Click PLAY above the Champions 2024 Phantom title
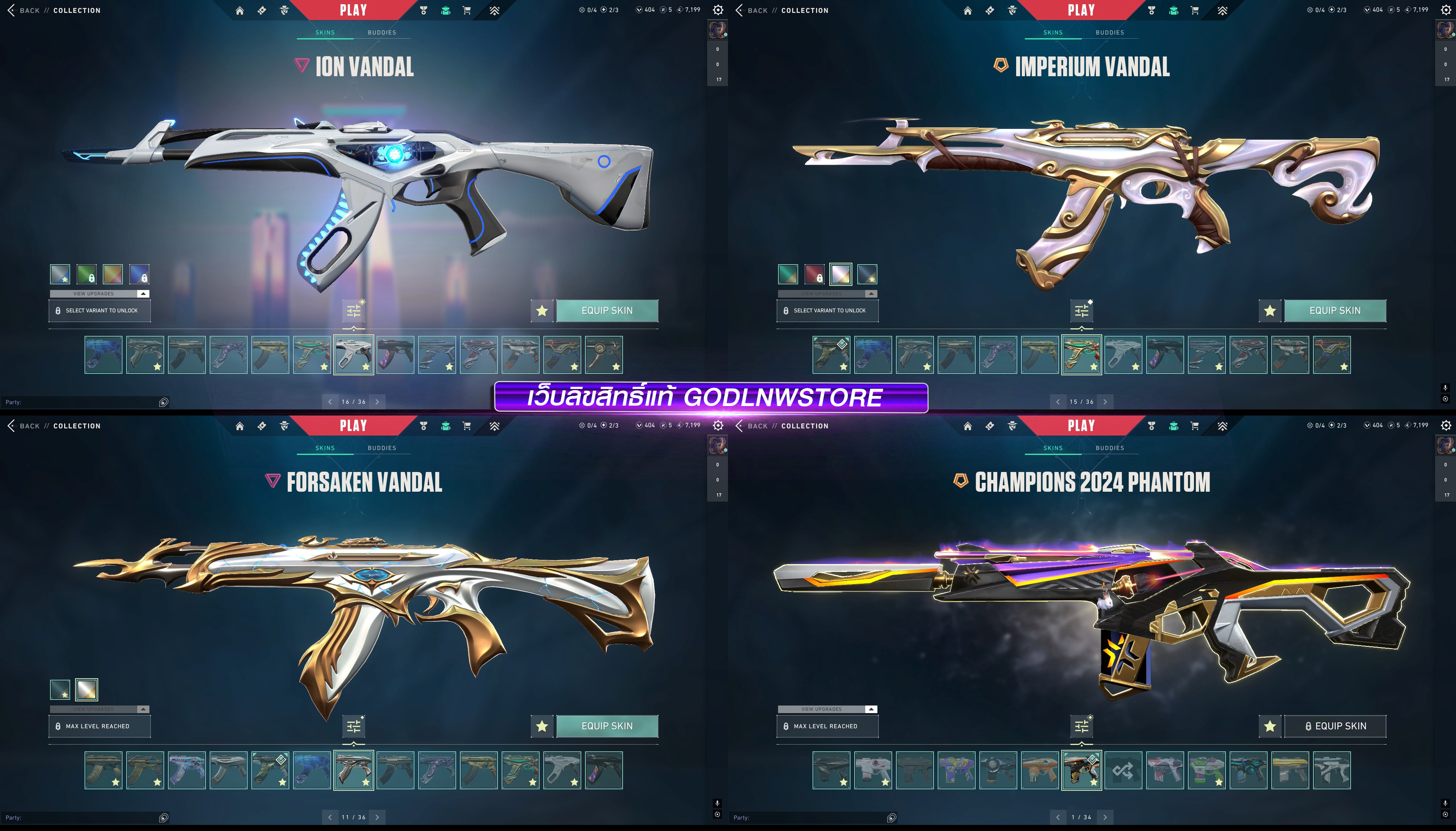 (x=1081, y=426)
